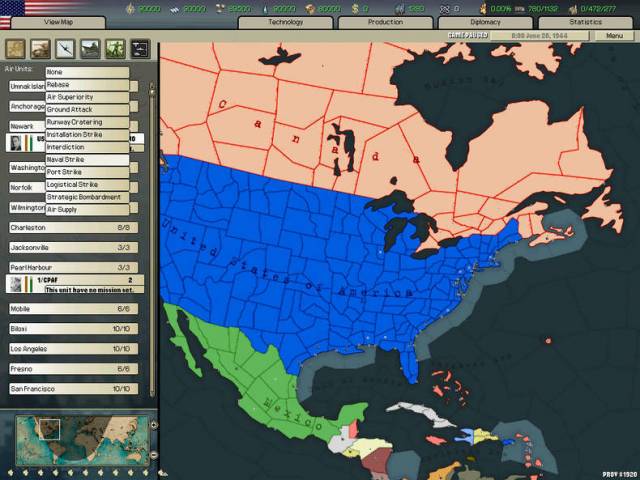Open the Statistics screen
640x480 pixels.
tap(586, 21)
